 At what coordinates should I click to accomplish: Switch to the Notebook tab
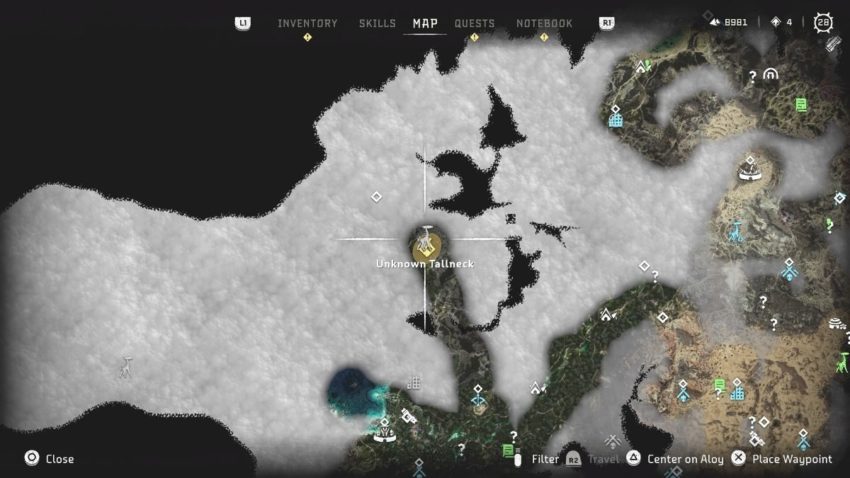pyautogui.click(x=544, y=23)
